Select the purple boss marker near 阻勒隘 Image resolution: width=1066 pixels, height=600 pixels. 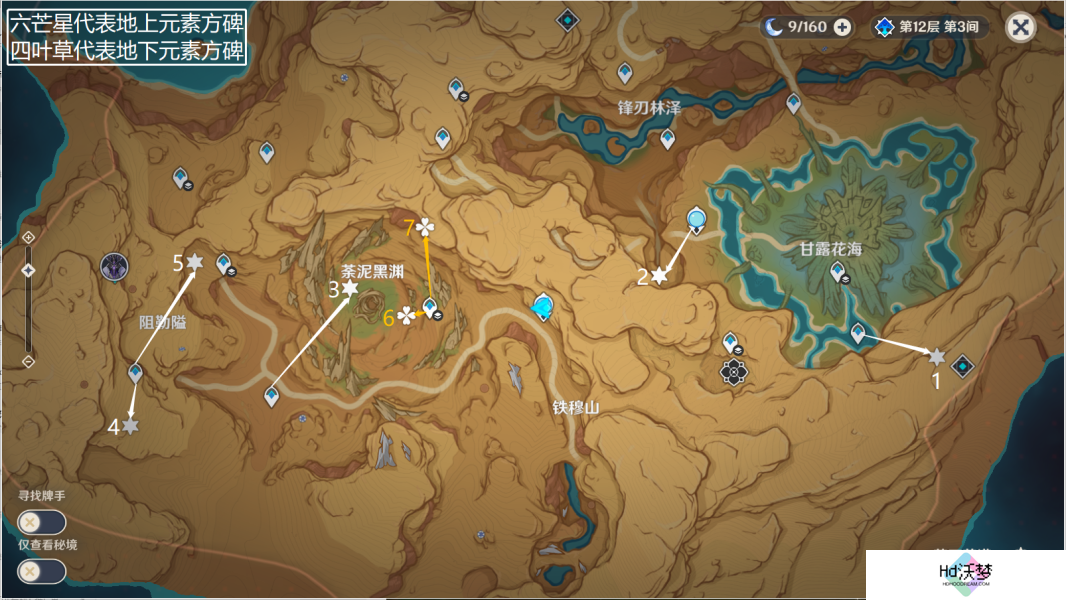tap(114, 267)
